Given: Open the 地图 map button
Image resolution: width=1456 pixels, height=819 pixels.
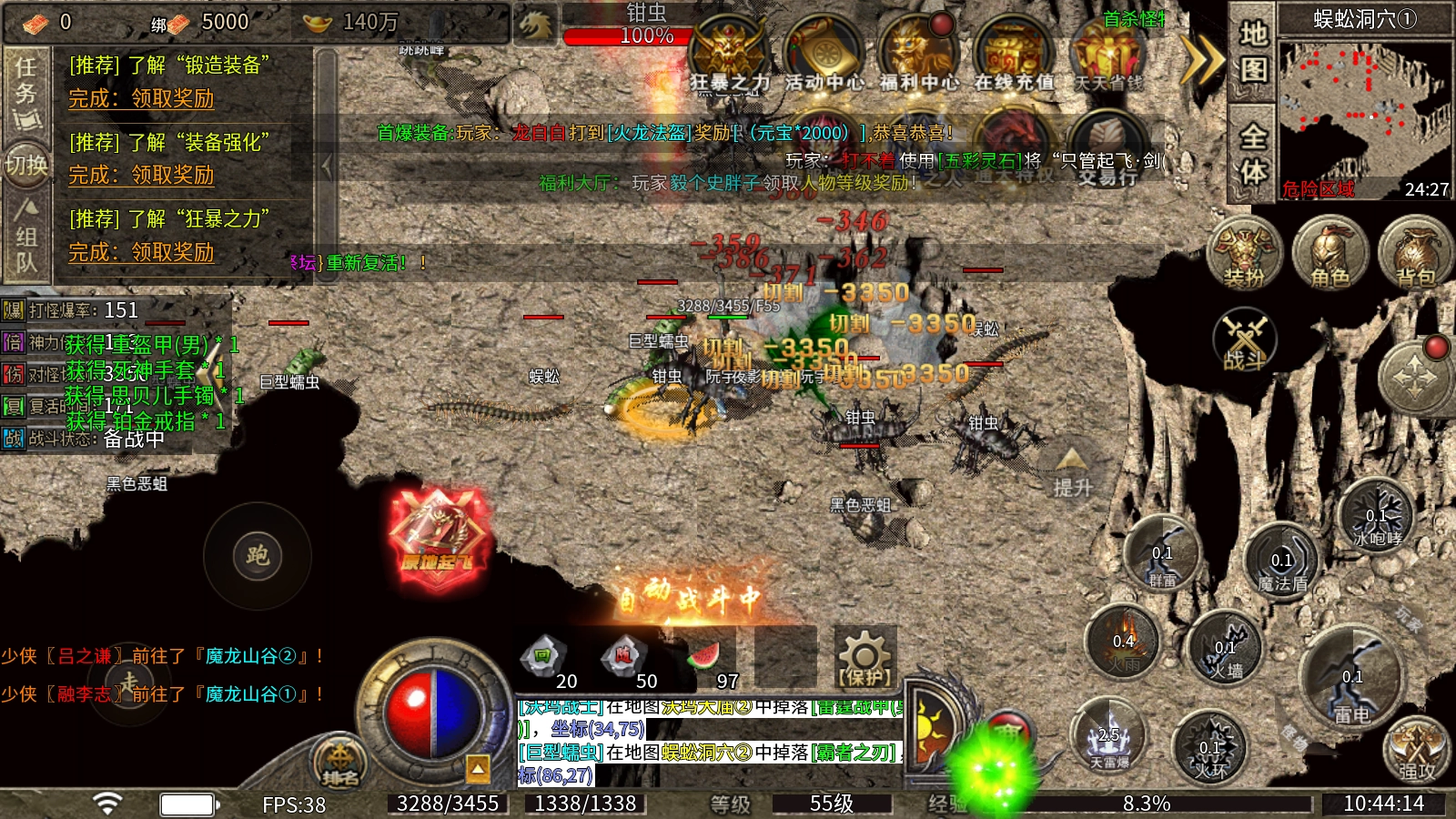Looking at the screenshot, I should point(1253,53).
